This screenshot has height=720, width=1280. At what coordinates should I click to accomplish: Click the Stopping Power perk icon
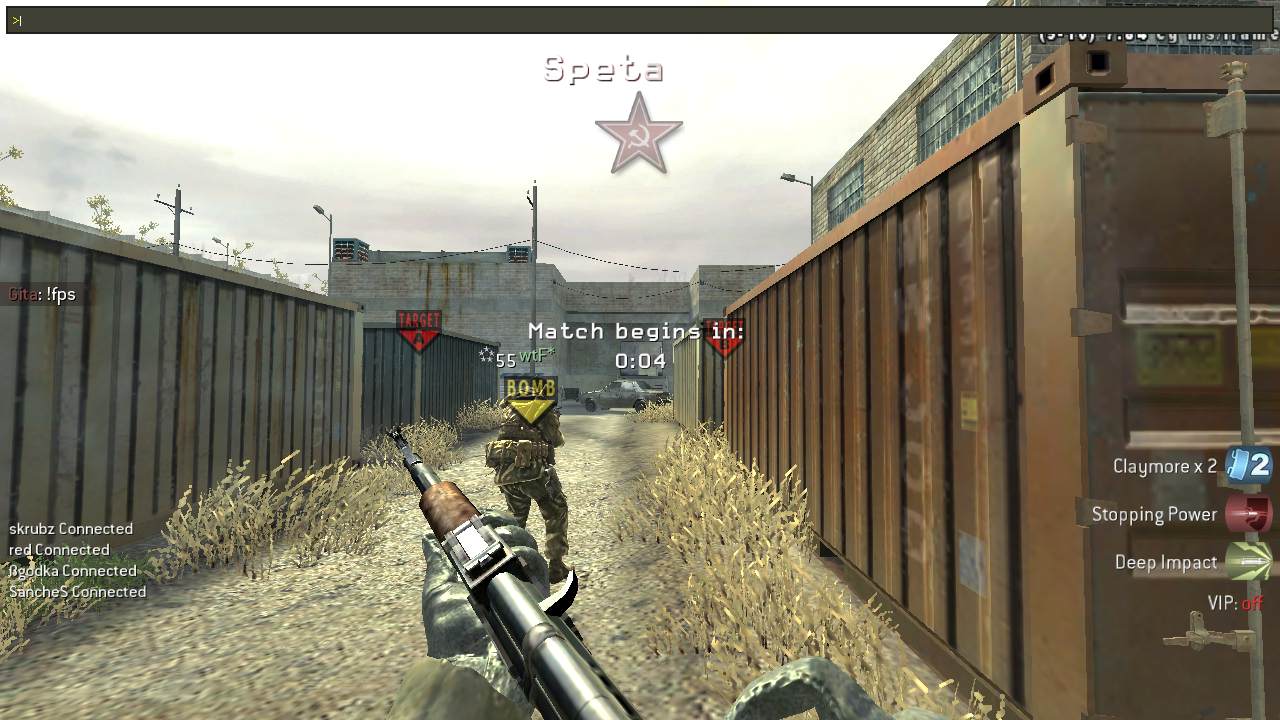[1248, 514]
